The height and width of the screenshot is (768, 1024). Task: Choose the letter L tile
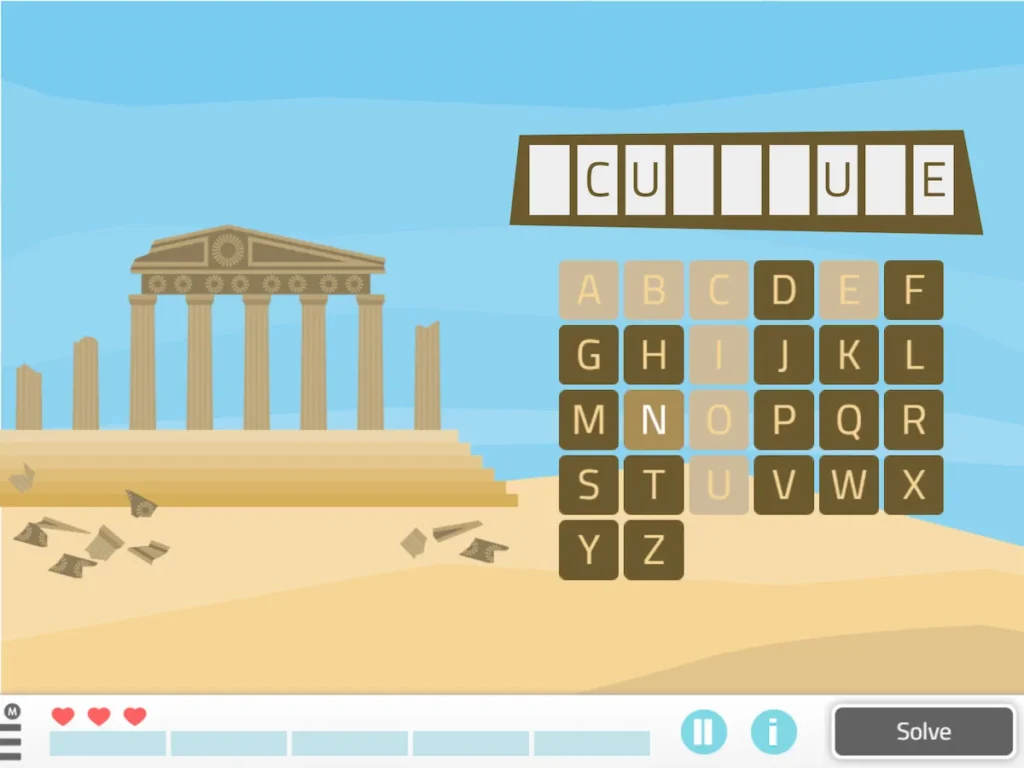913,356
